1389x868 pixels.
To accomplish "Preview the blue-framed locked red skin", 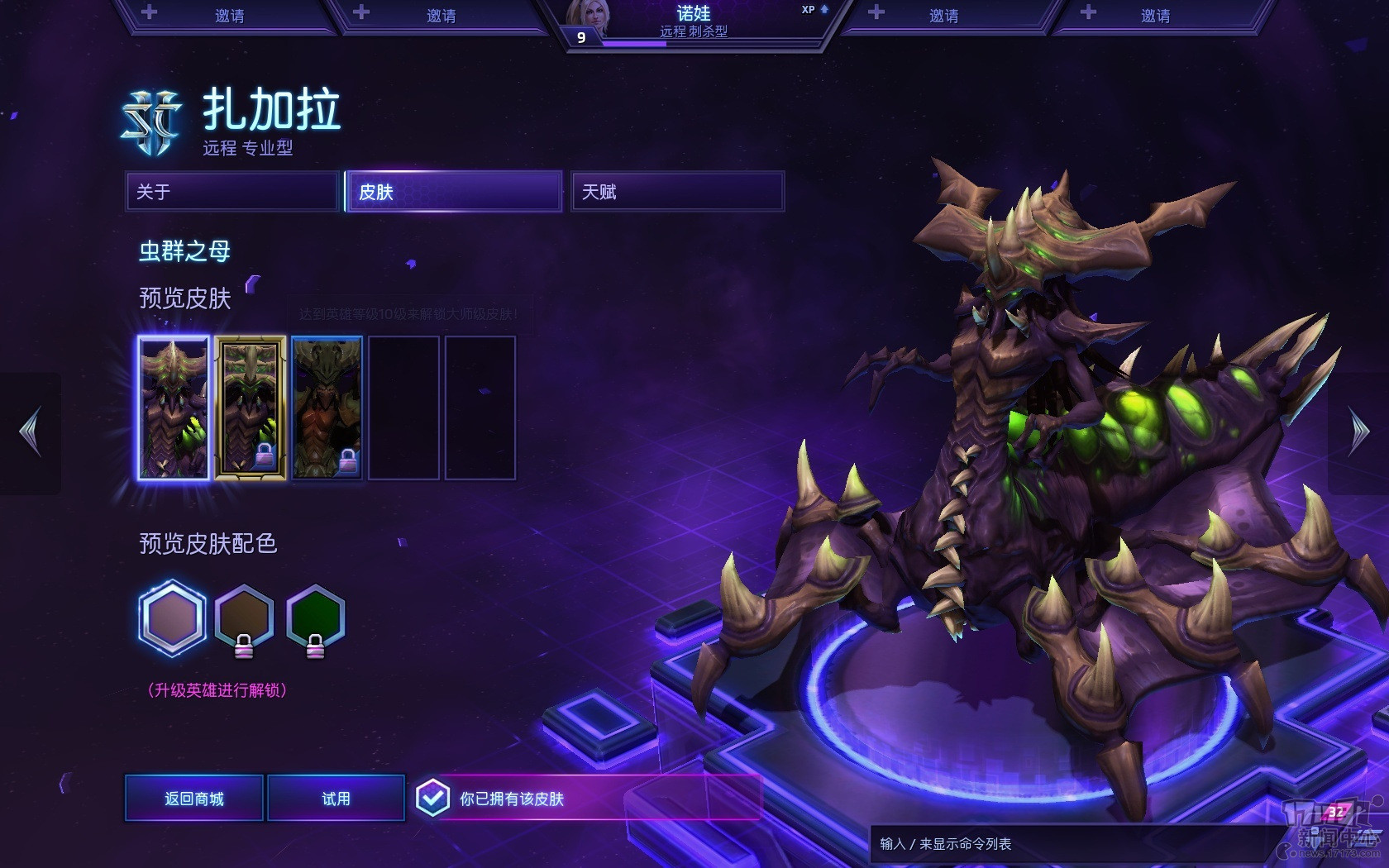I will [327, 408].
